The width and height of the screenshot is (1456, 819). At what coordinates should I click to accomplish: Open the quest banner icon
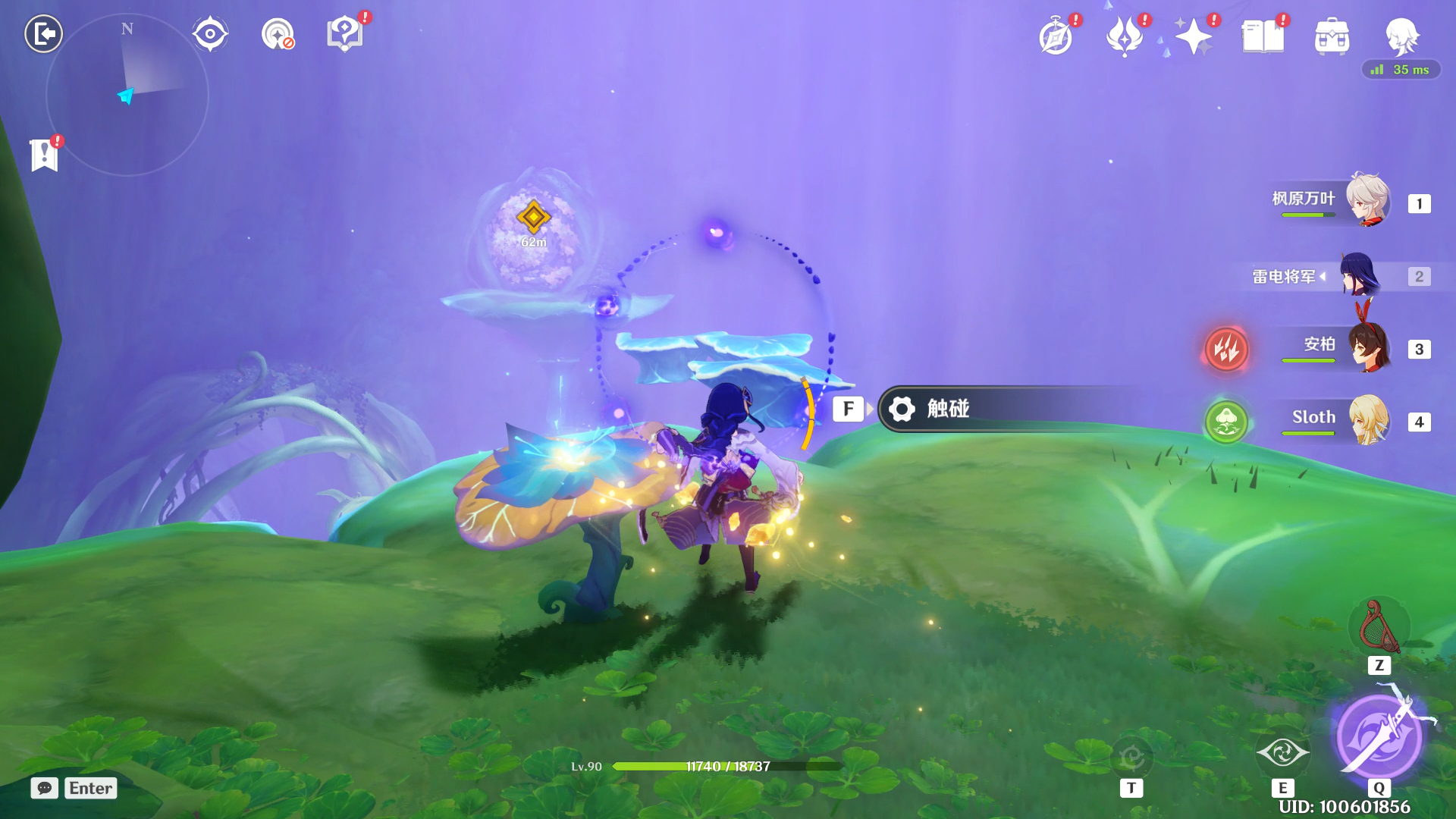pyautogui.click(x=45, y=155)
